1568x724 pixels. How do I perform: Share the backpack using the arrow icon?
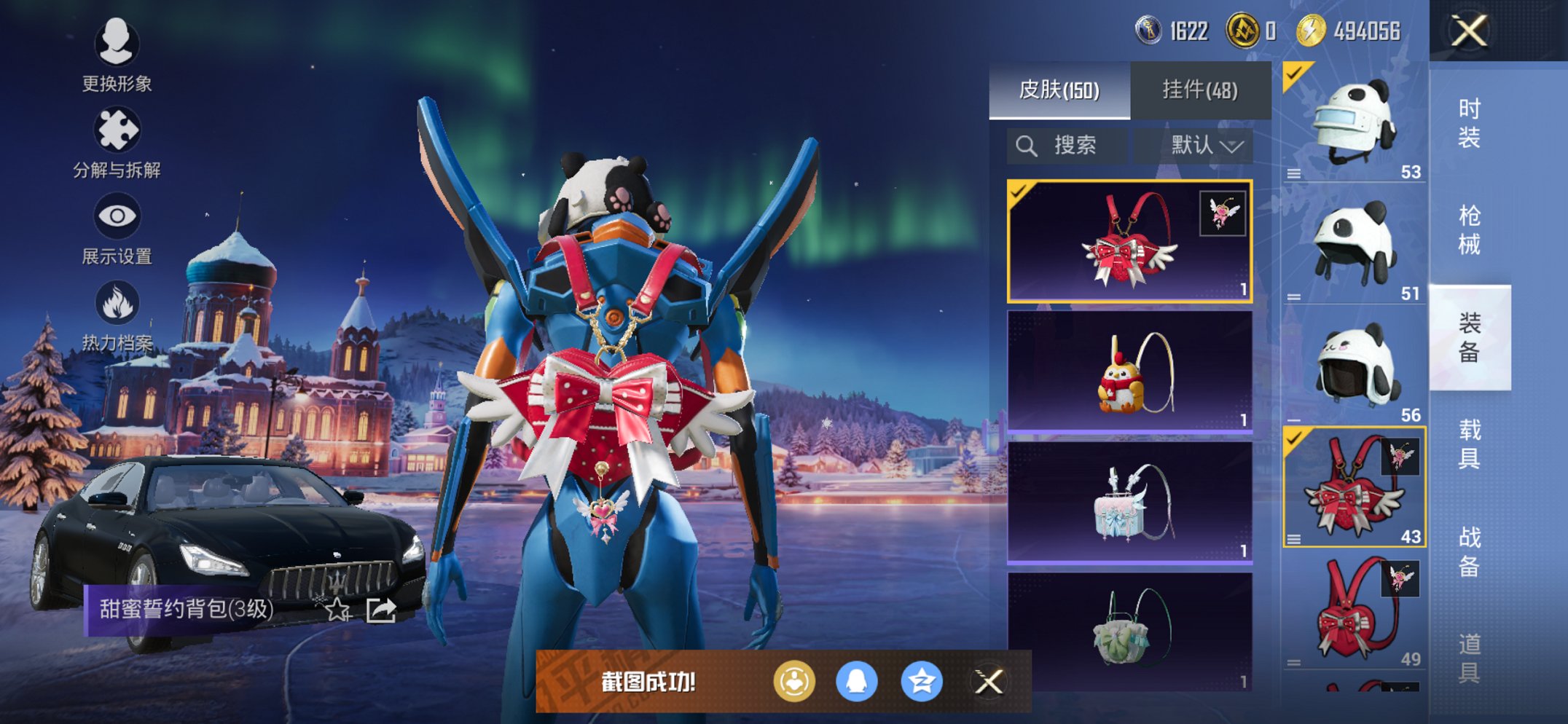click(381, 609)
